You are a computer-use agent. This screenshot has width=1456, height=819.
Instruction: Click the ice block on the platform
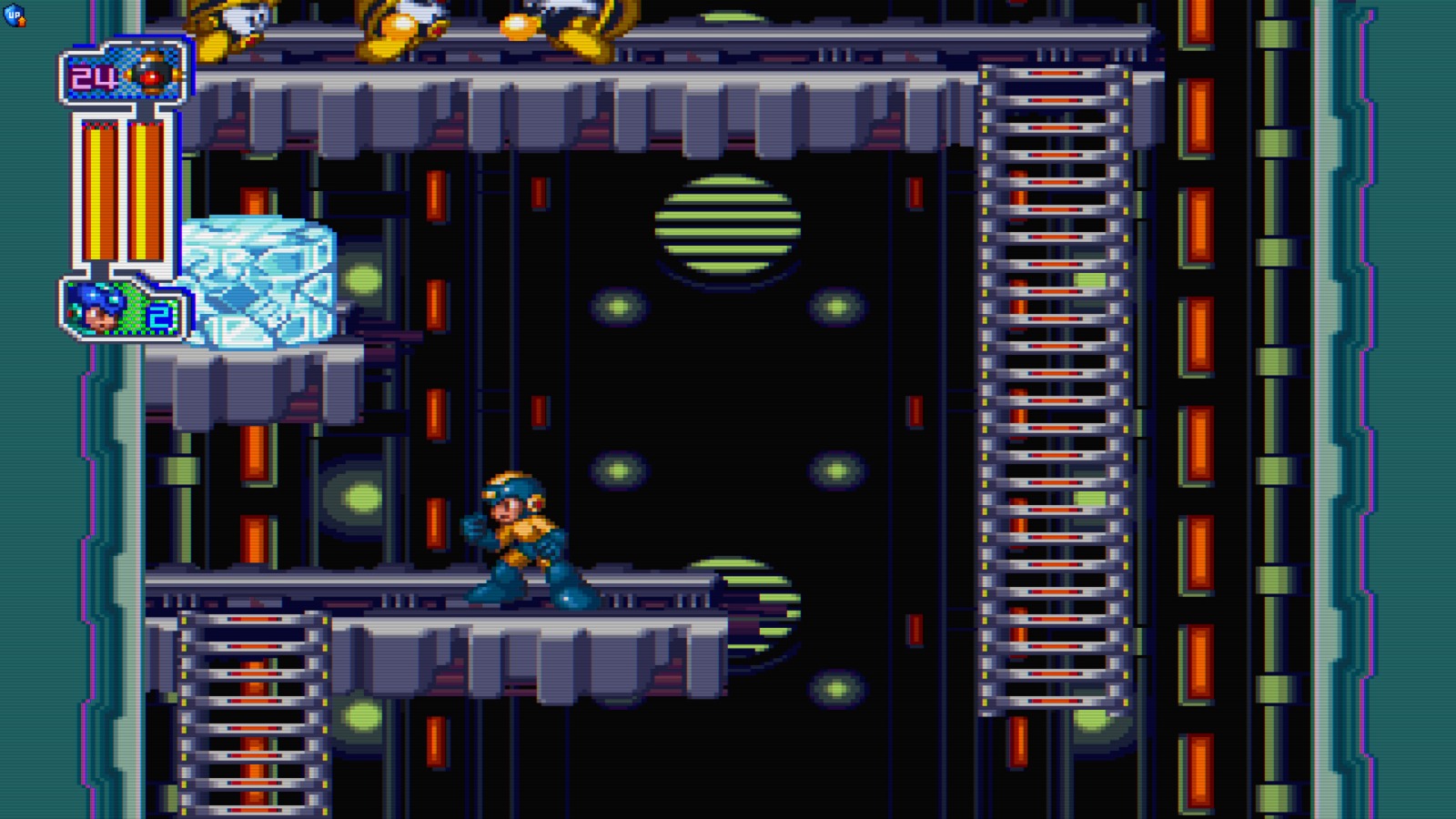pos(259,282)
